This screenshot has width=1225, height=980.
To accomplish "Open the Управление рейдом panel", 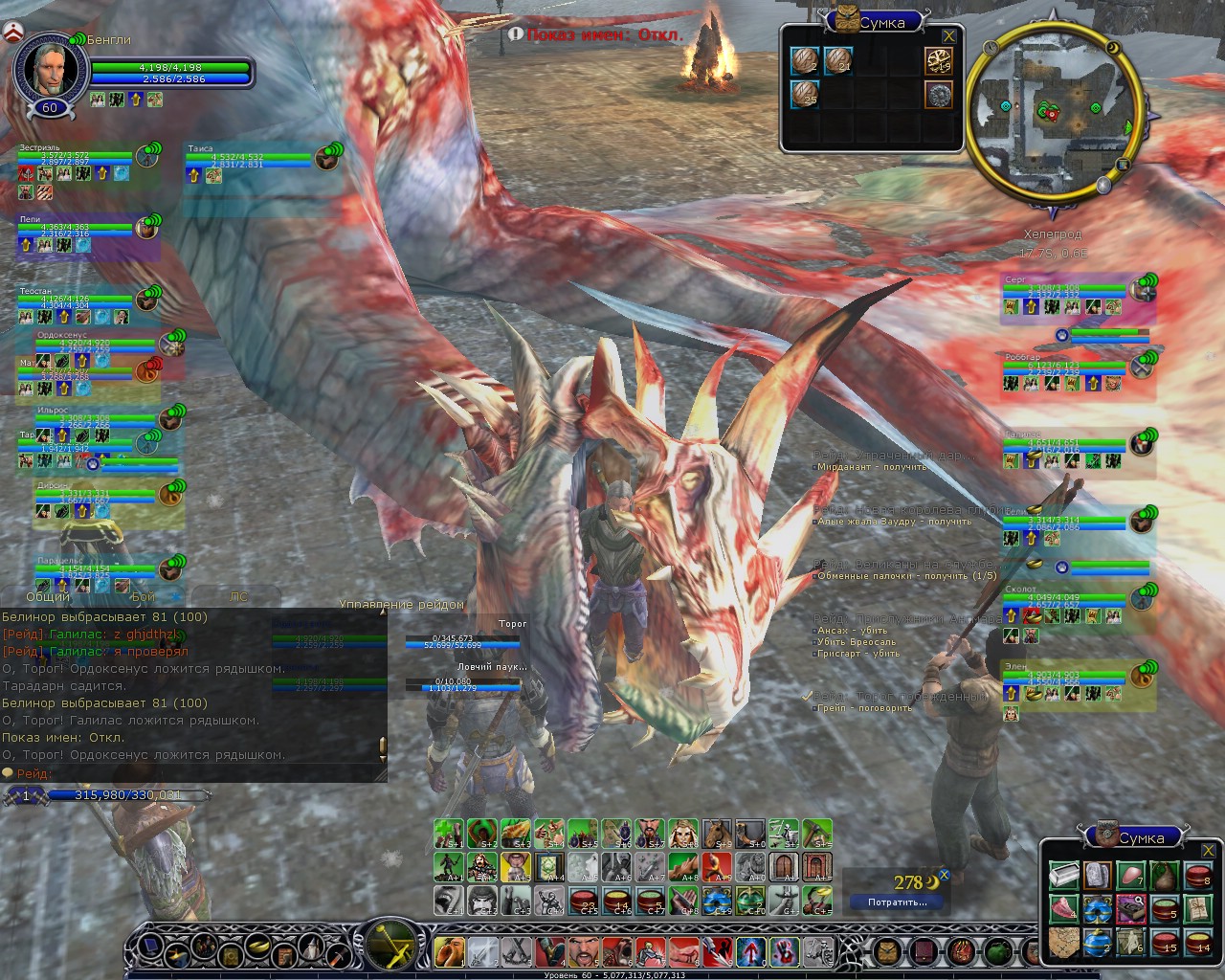I will [x=401, y=604].
